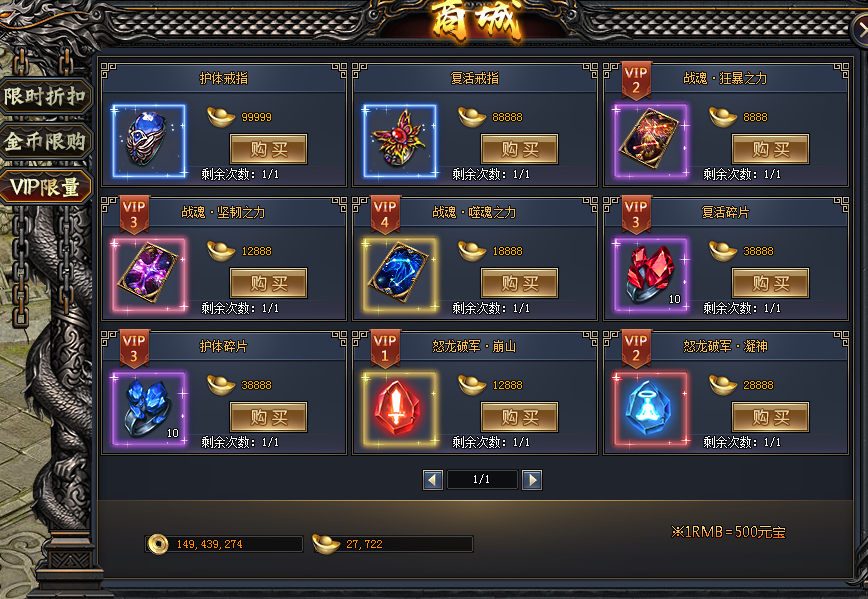Image resolution: width=868 pixels, height=599 pixels.
Task: Inspect the 复活戒指 ring icon
Action: pos(400,140)
